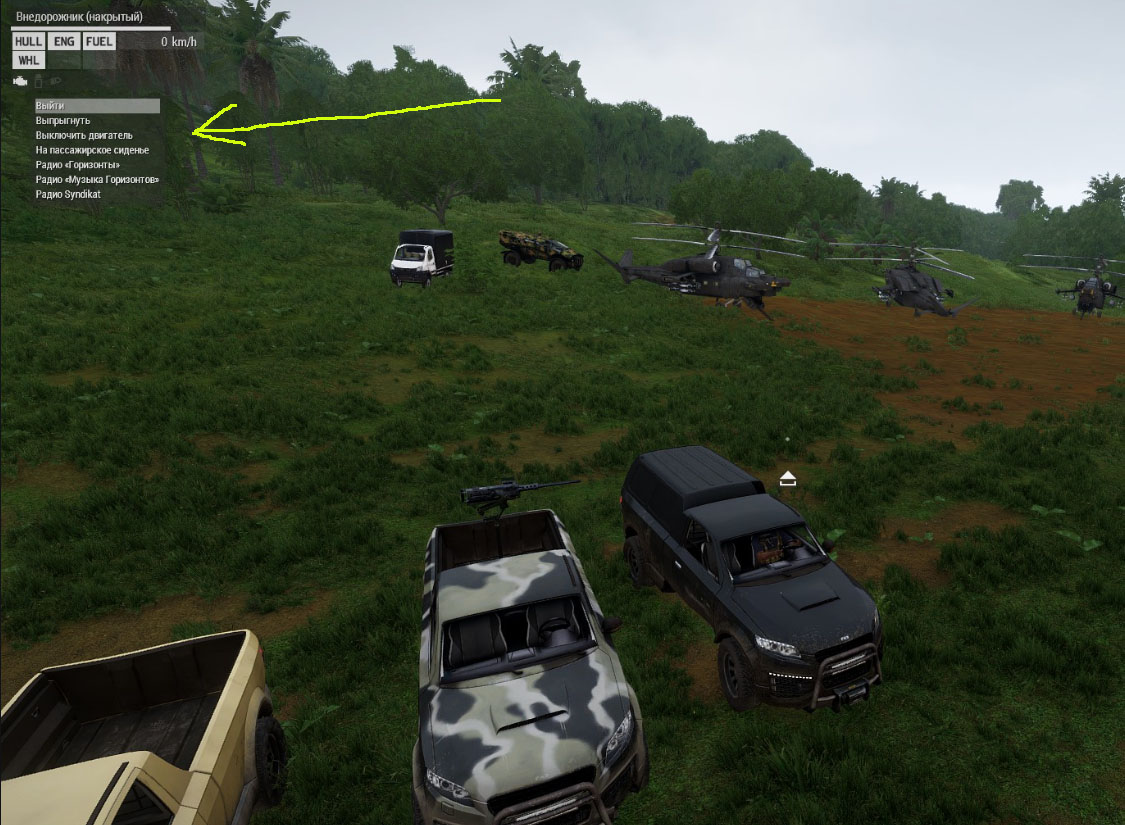Play the Радио Syndikat station

click(68, 194)
